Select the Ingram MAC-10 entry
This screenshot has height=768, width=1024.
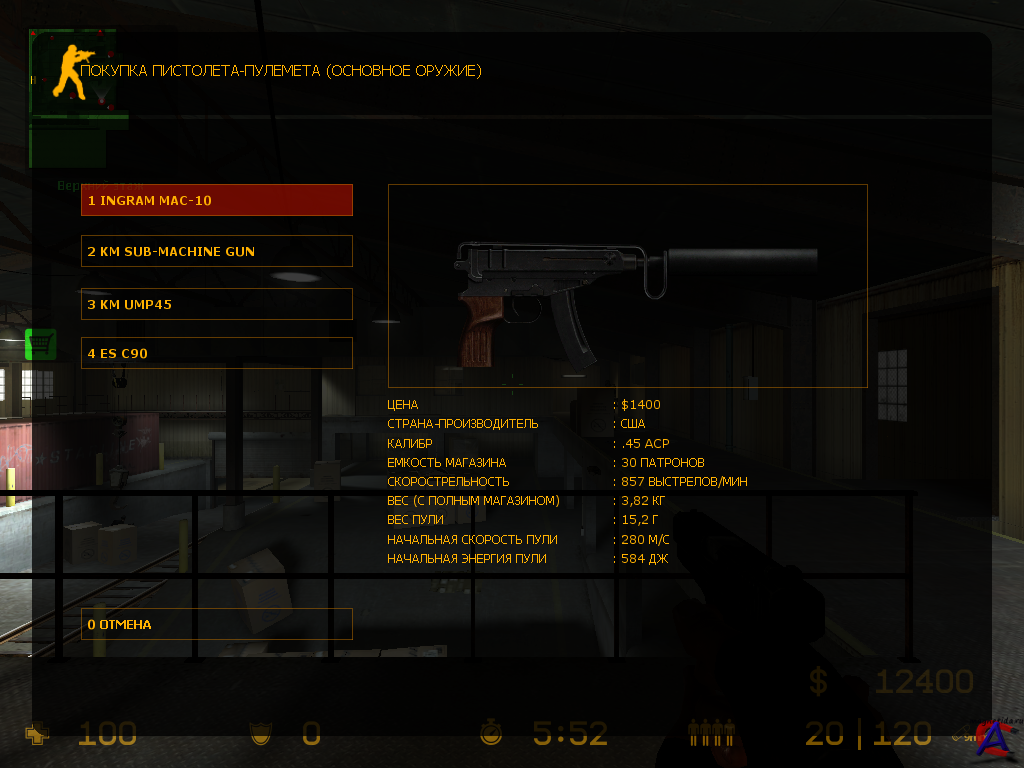(x=216, y=200)
